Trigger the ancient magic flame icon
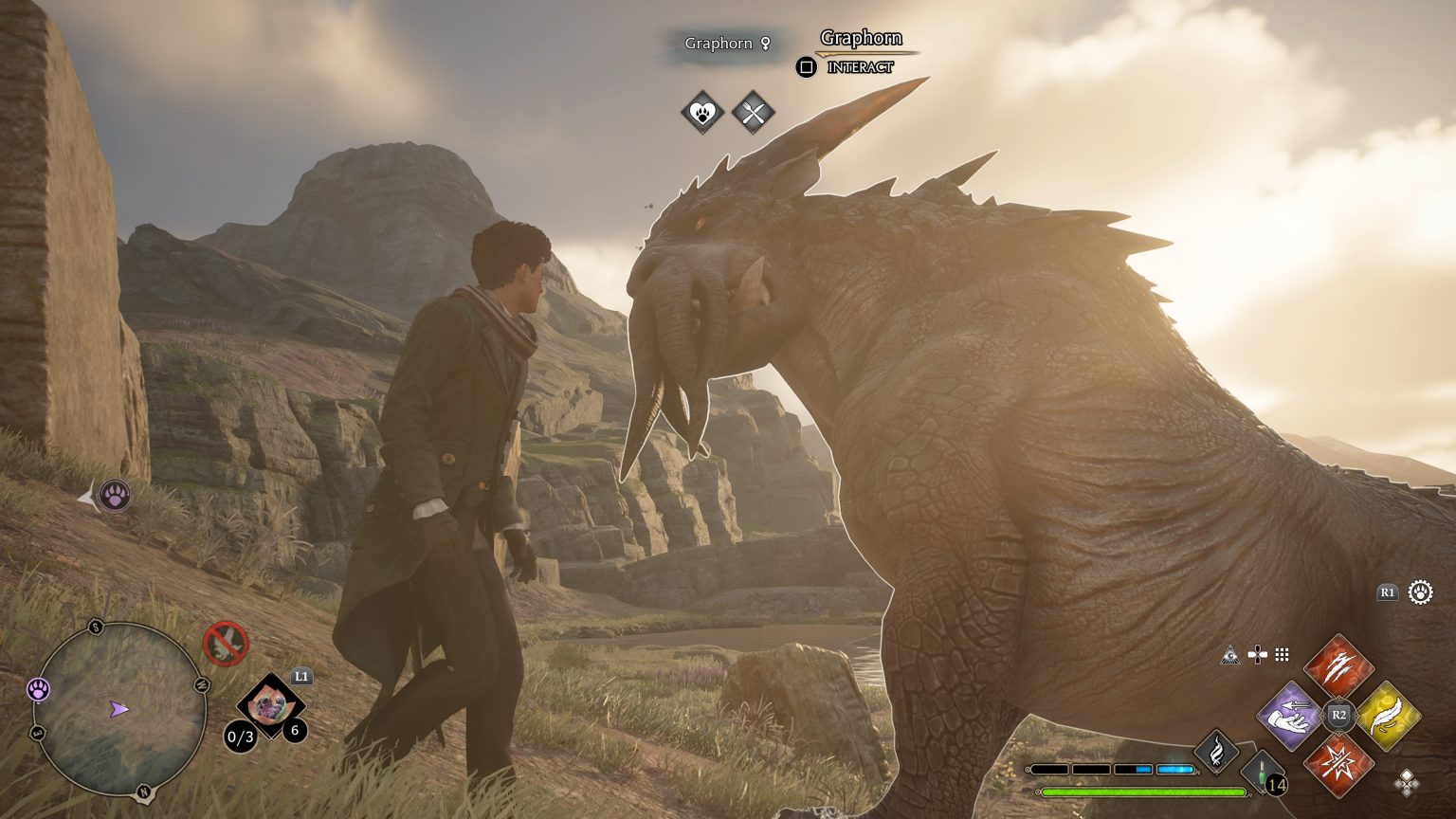This screenshot has height=819, width=1456. point(1215,752)
